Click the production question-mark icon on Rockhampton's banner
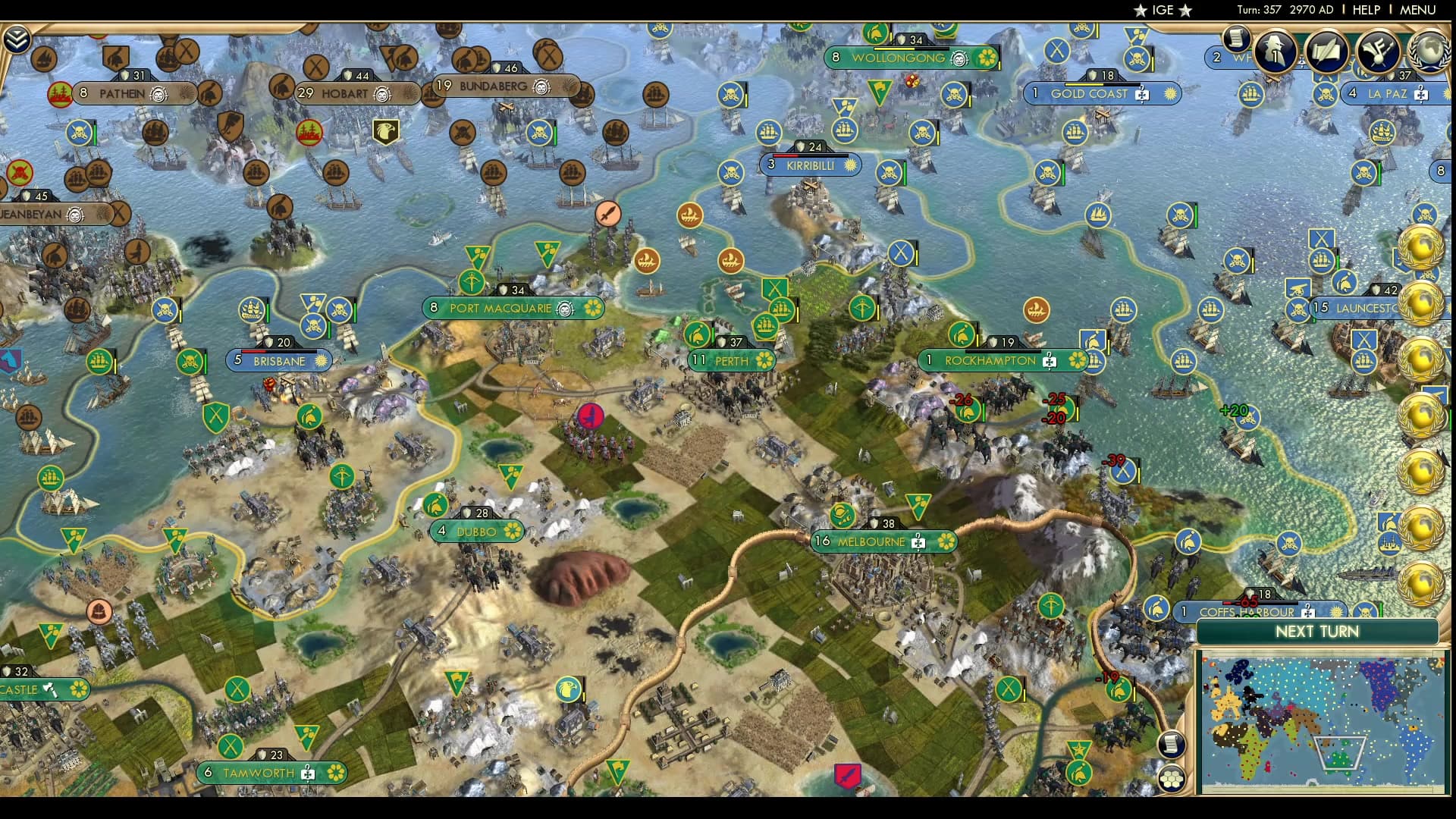1456x819 pixels. (x=1050, y=361)
